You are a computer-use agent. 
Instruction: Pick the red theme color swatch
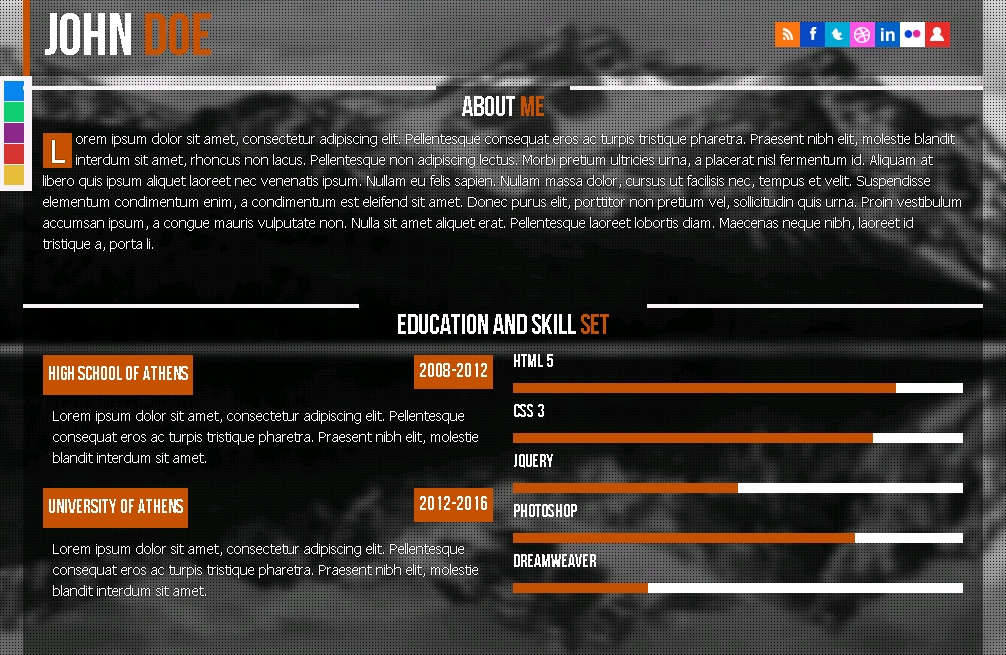(x=14, y=154)
